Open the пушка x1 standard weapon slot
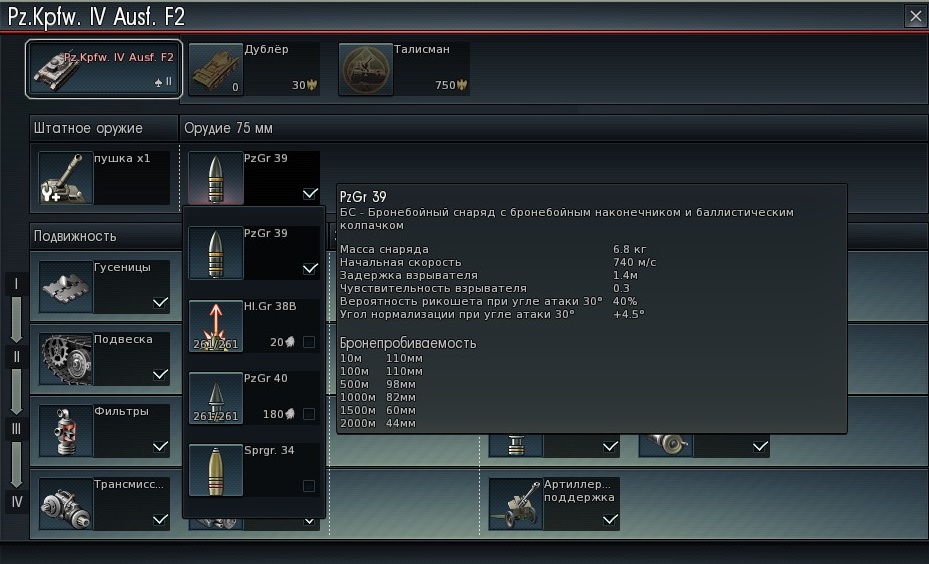The image size is (929, 564). 104,178
